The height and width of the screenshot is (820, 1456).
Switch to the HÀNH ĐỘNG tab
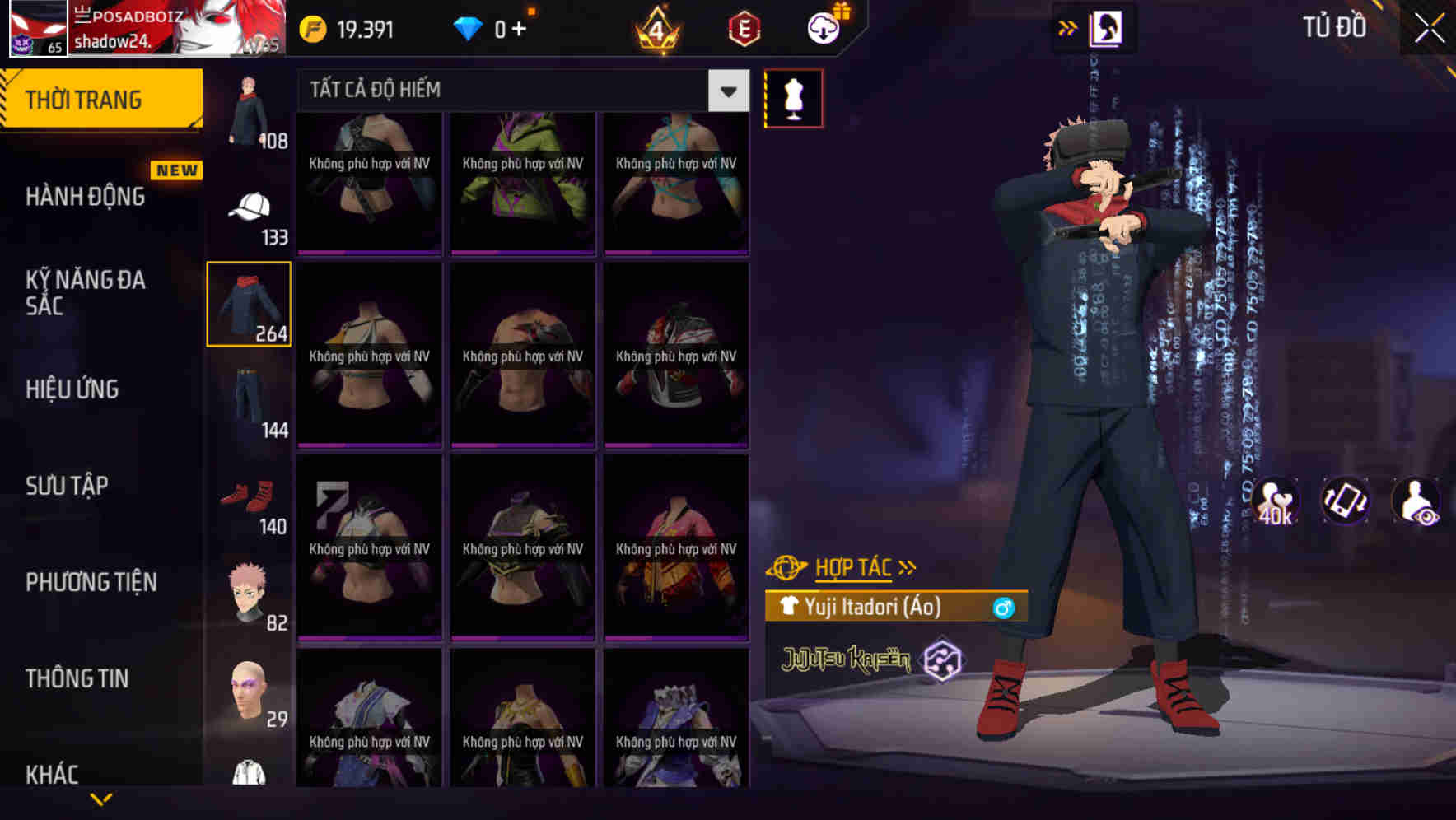(86, 196)
